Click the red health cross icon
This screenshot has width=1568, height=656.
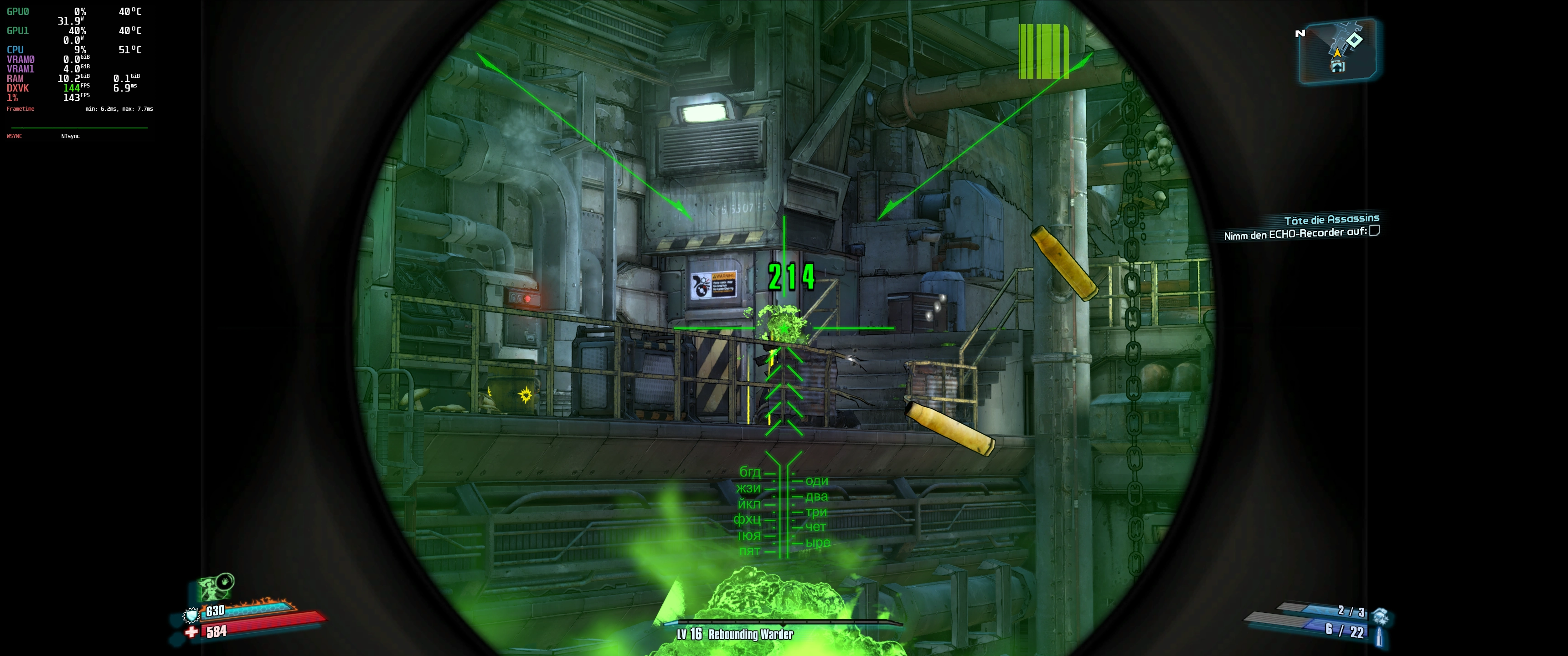pyautogui.click(x=192, y=632)
